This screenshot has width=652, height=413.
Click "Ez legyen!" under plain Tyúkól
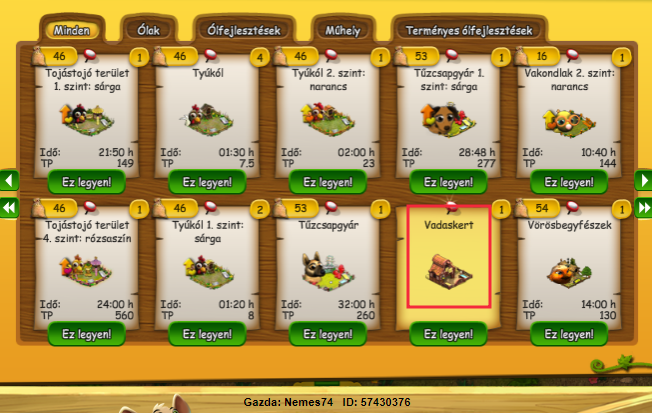tap(207, 182)
